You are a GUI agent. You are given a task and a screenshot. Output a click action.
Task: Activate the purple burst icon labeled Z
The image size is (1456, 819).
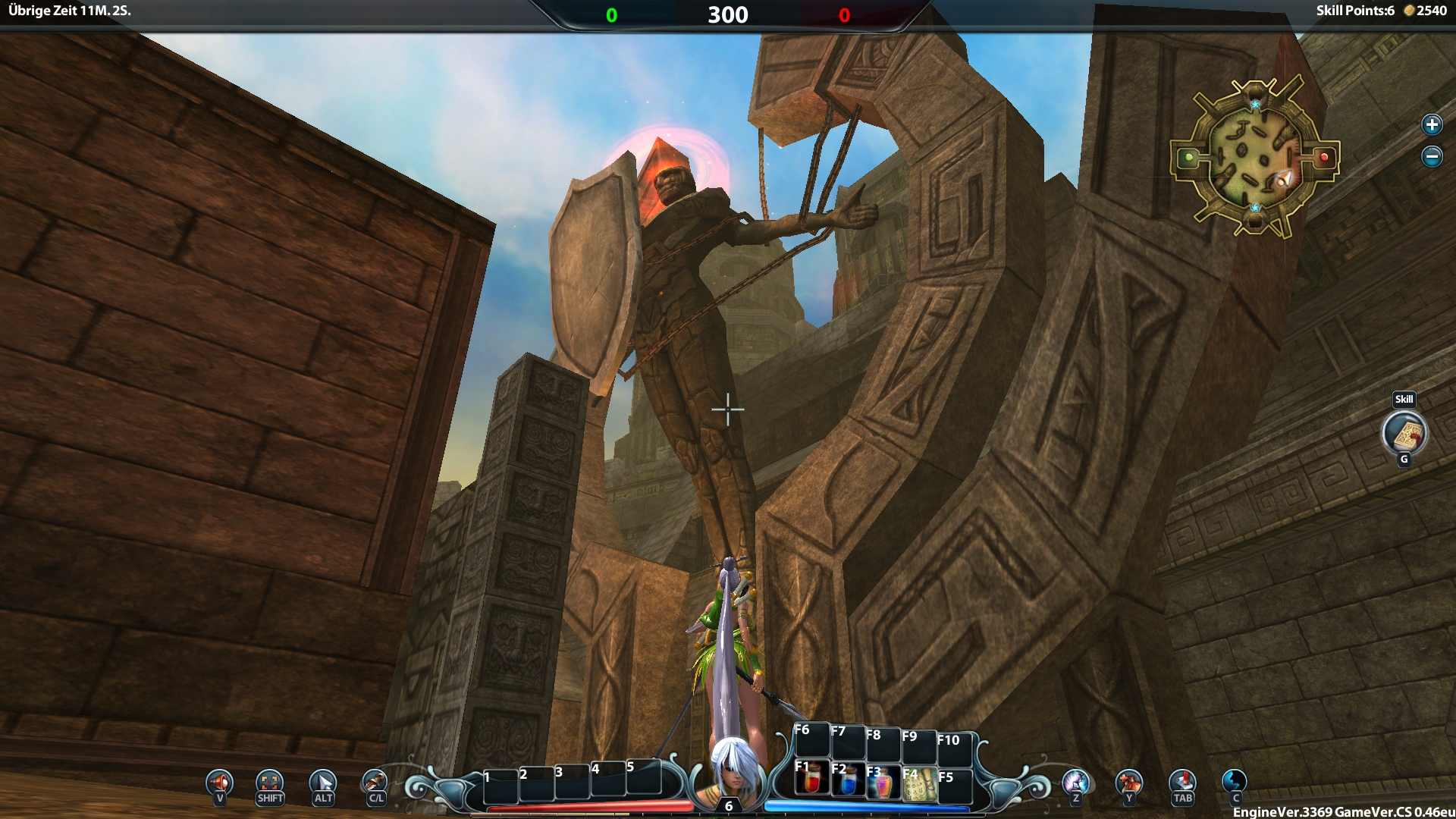1075,781
